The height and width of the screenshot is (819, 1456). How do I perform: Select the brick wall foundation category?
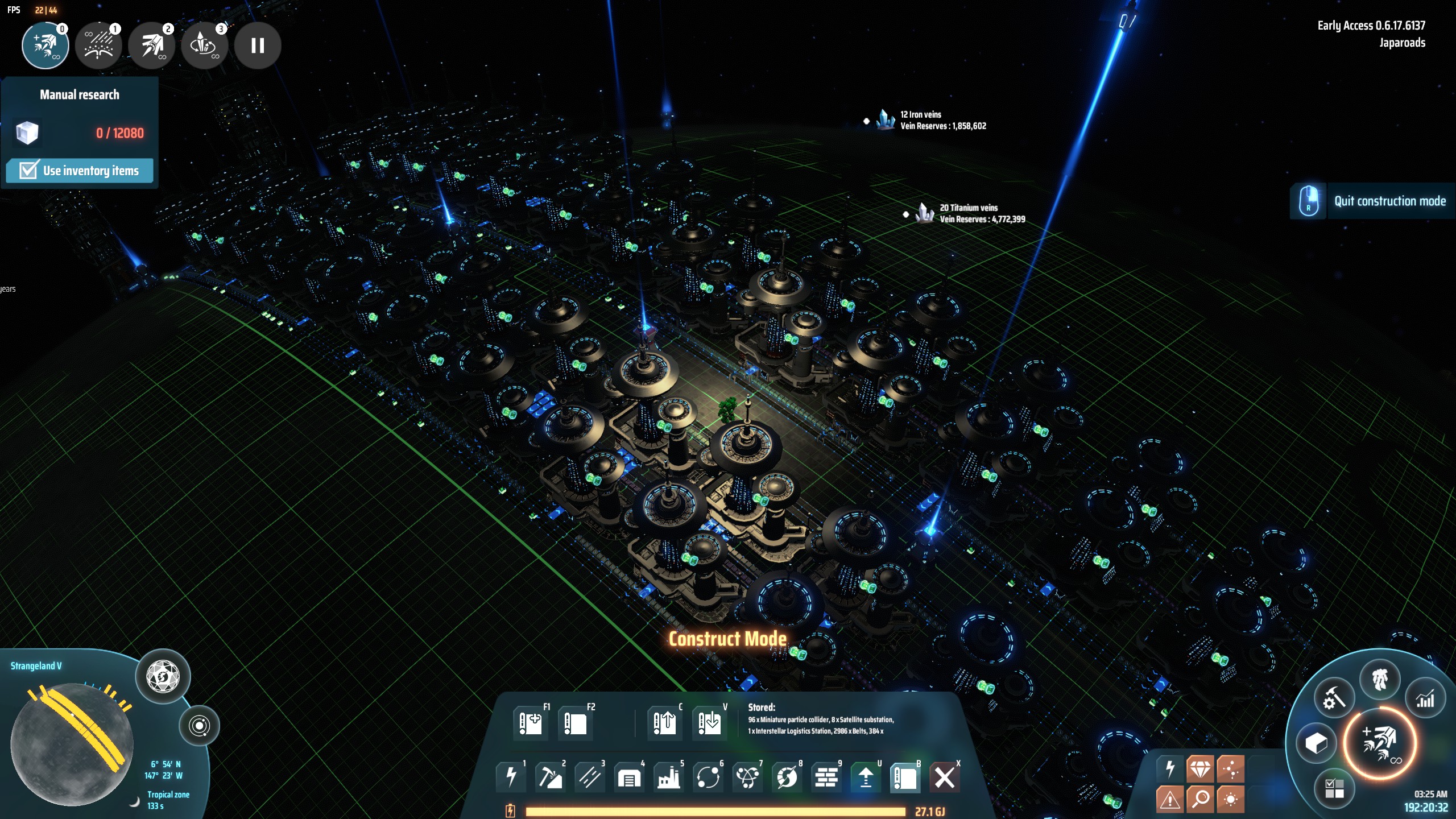826,777
